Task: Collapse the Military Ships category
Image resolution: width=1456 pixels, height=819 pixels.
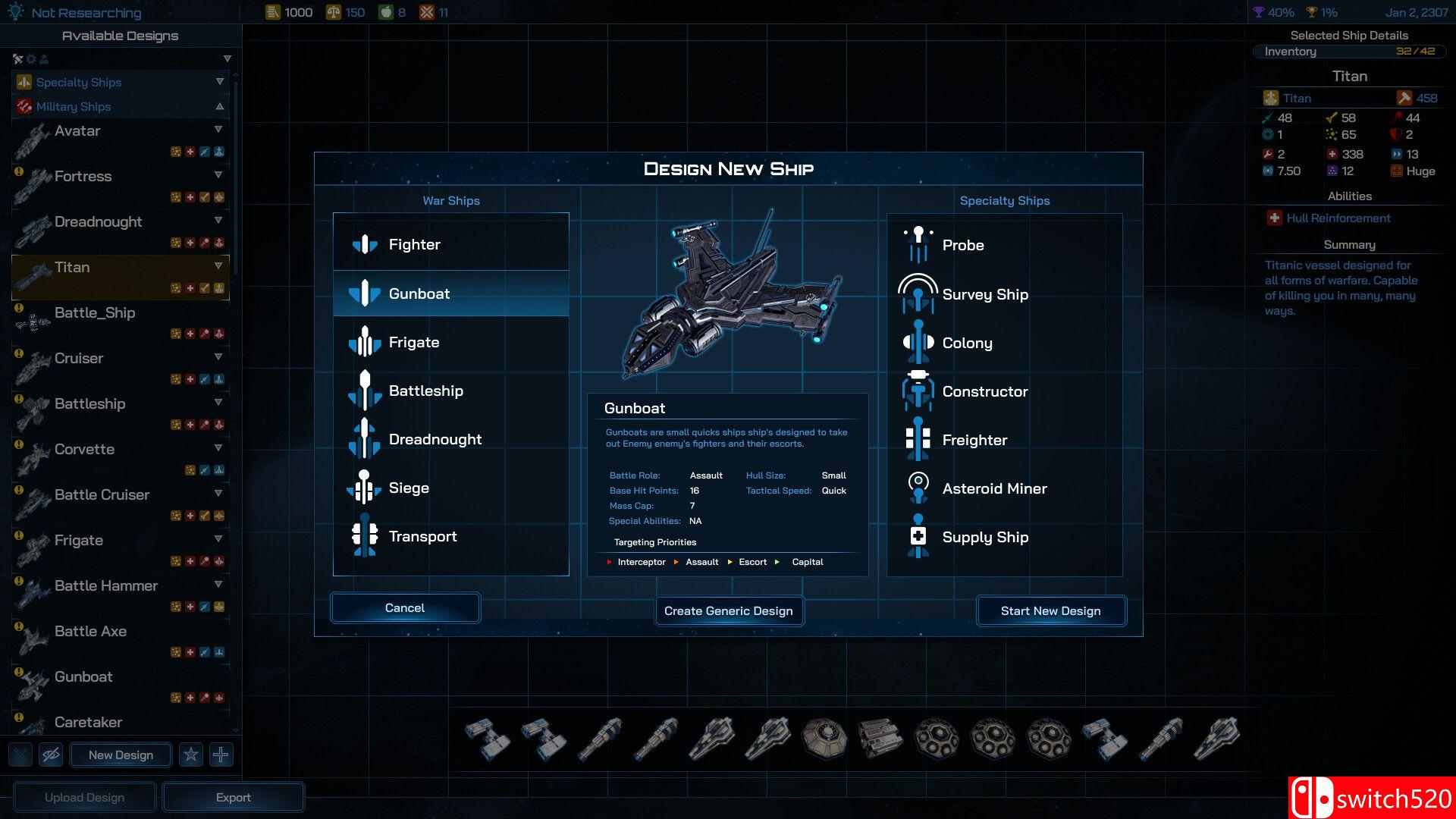Action: (219, 106)
